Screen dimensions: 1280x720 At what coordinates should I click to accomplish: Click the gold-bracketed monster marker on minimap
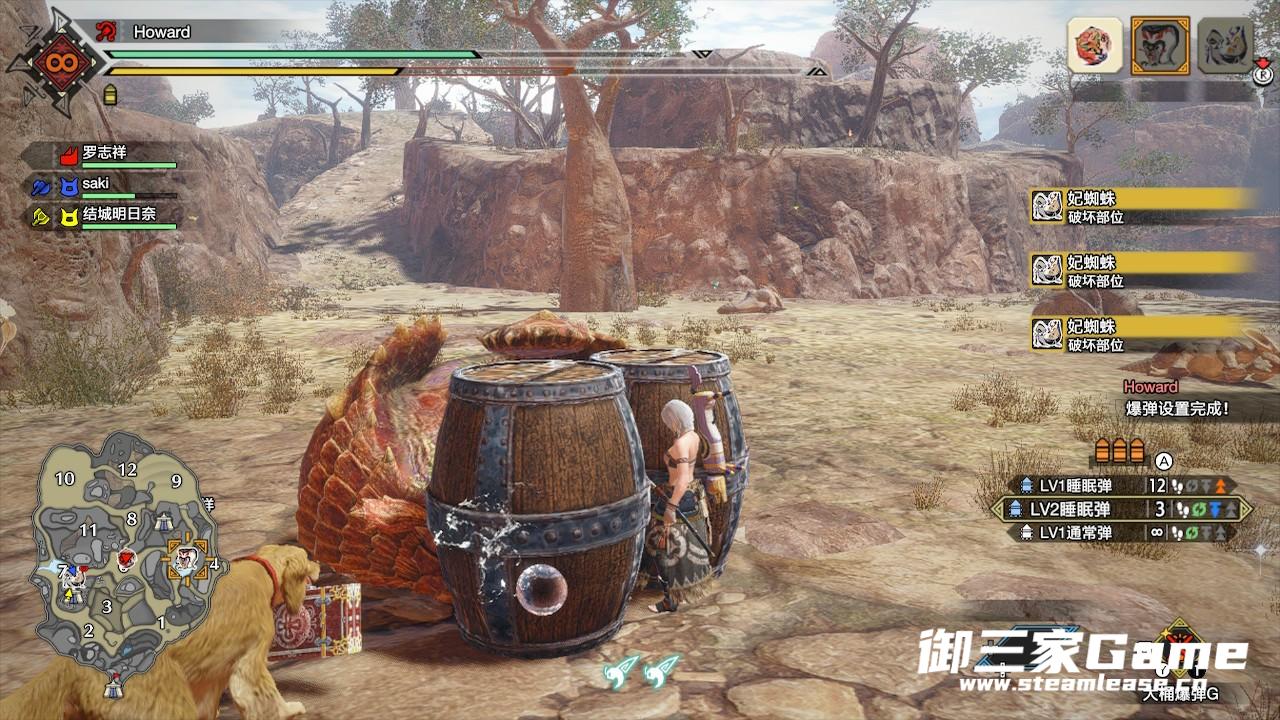pyautogui.click(x=185, y=558)
